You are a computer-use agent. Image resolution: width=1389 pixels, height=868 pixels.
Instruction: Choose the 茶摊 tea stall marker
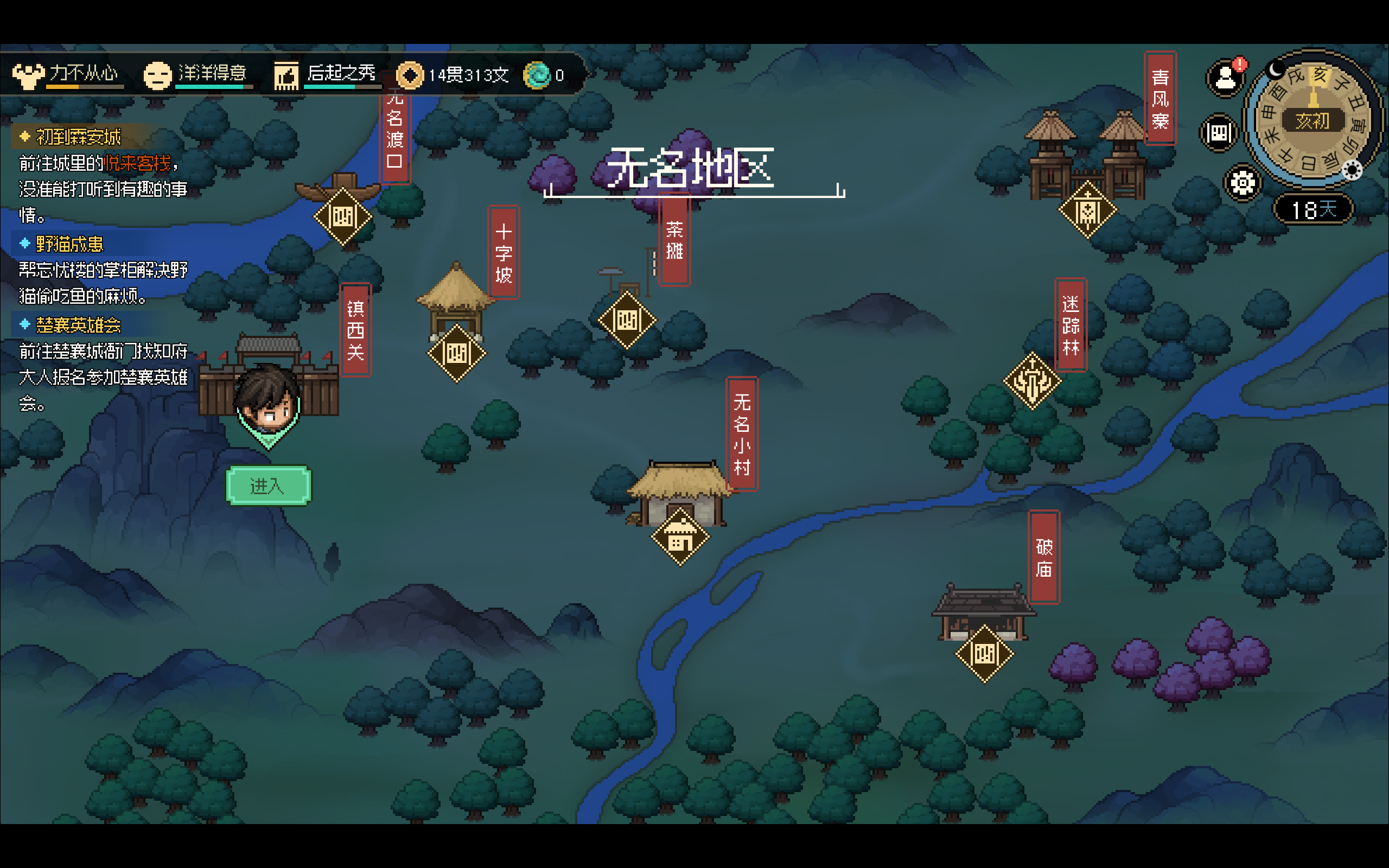coord(627,320)
